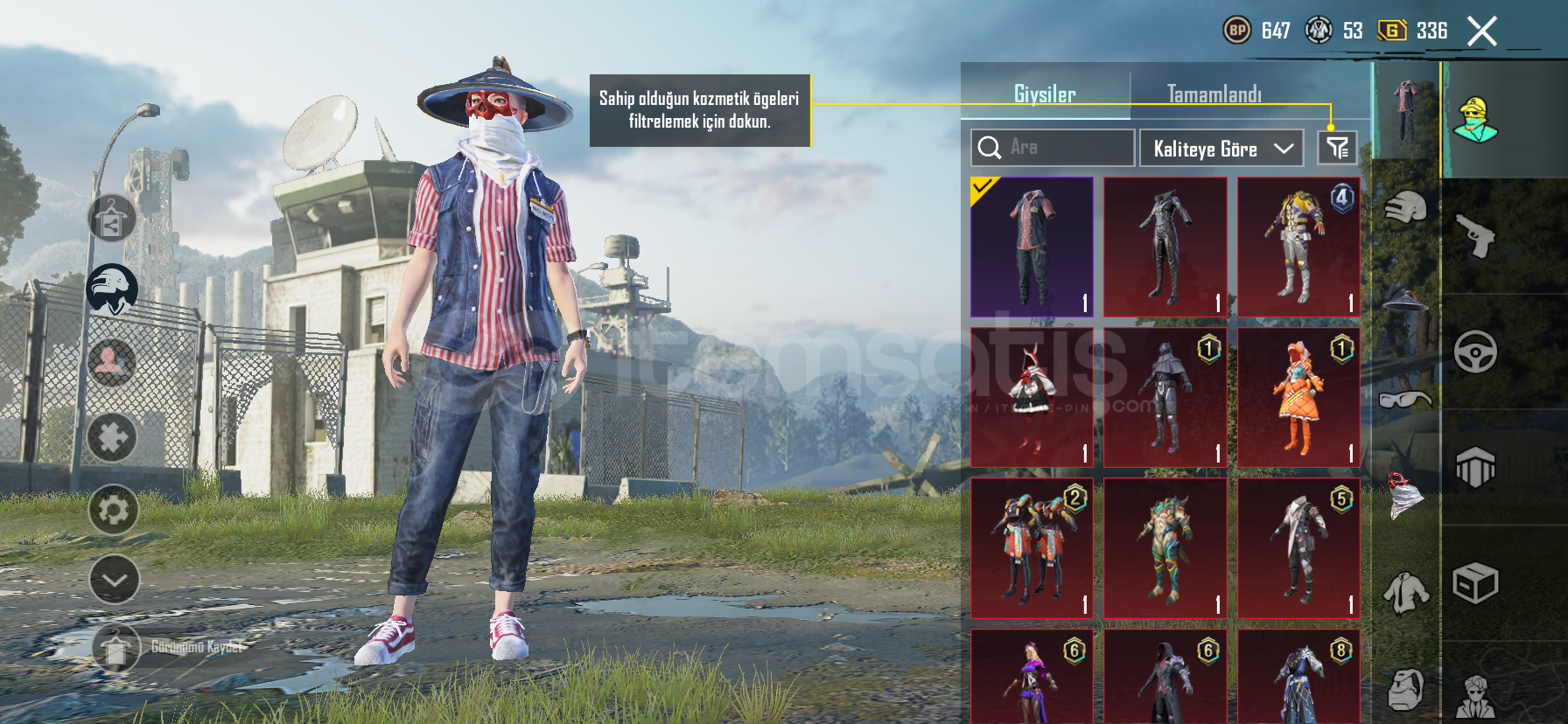1568x724 pixels.
Task: Toggle the owned cosmetics filter icon
Action: click(x=1337, y=148)
